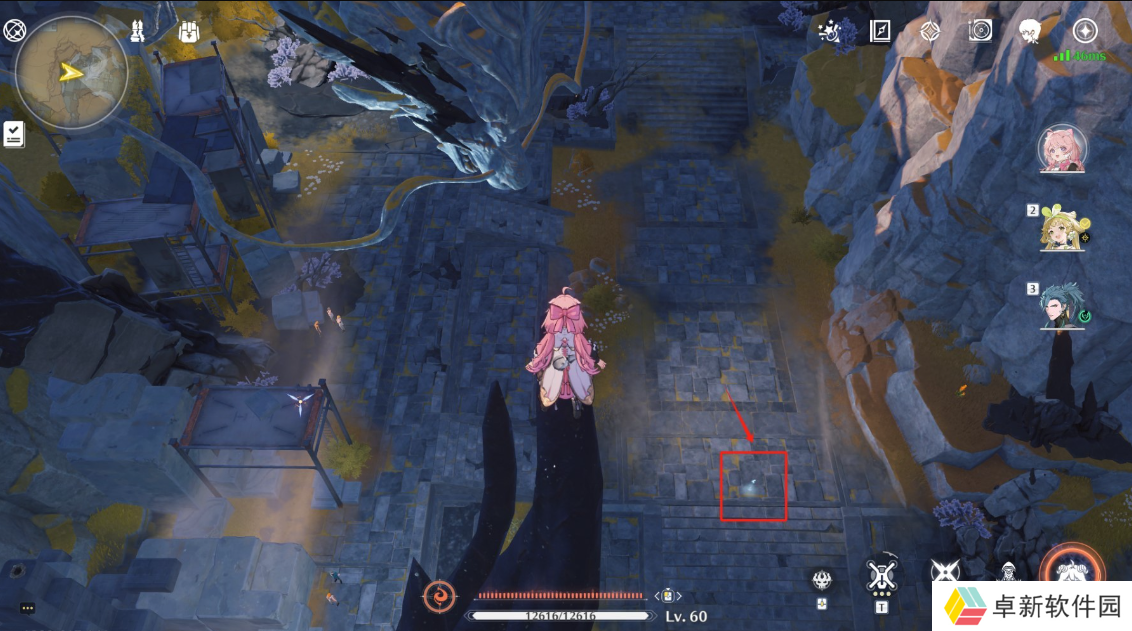Open the compass guidebook icon

click(x=880, y=31)
